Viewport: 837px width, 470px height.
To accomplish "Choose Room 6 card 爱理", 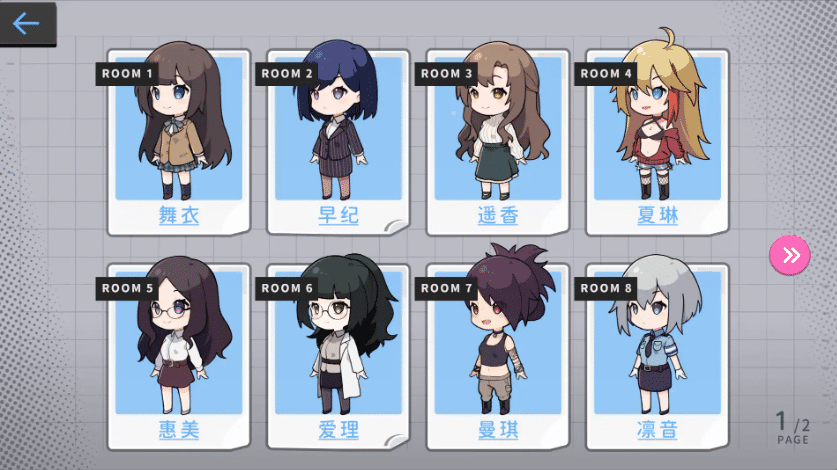I will click(x=338, y=355).
